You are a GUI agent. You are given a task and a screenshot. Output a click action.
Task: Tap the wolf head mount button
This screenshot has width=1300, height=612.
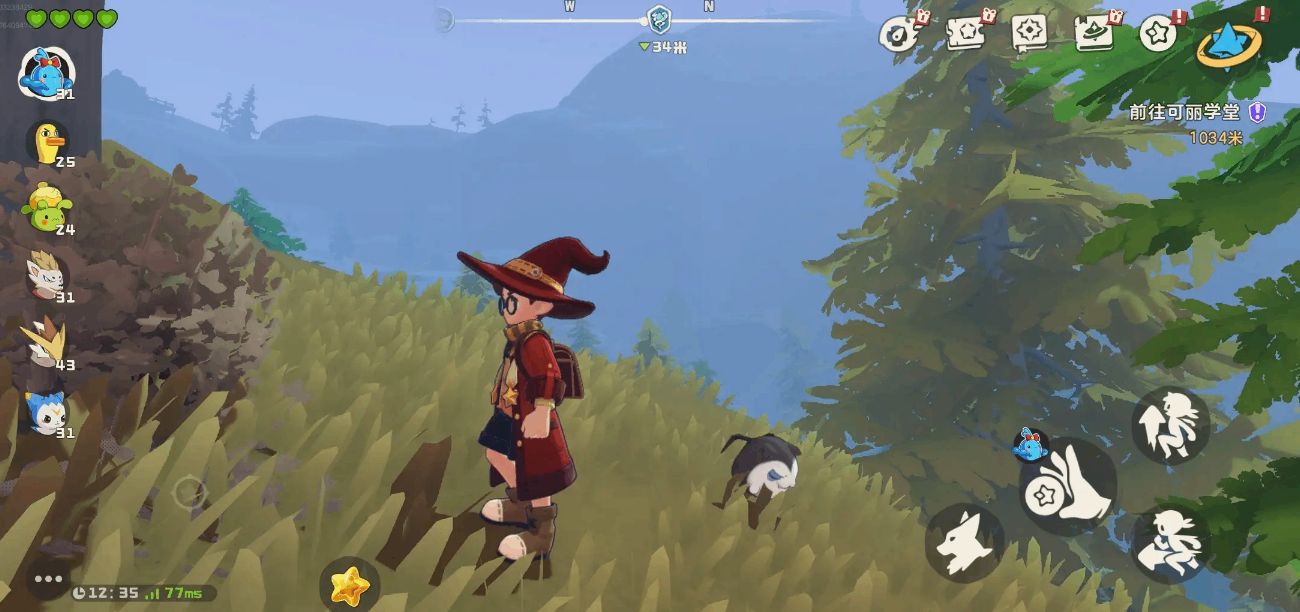(963, 543)
